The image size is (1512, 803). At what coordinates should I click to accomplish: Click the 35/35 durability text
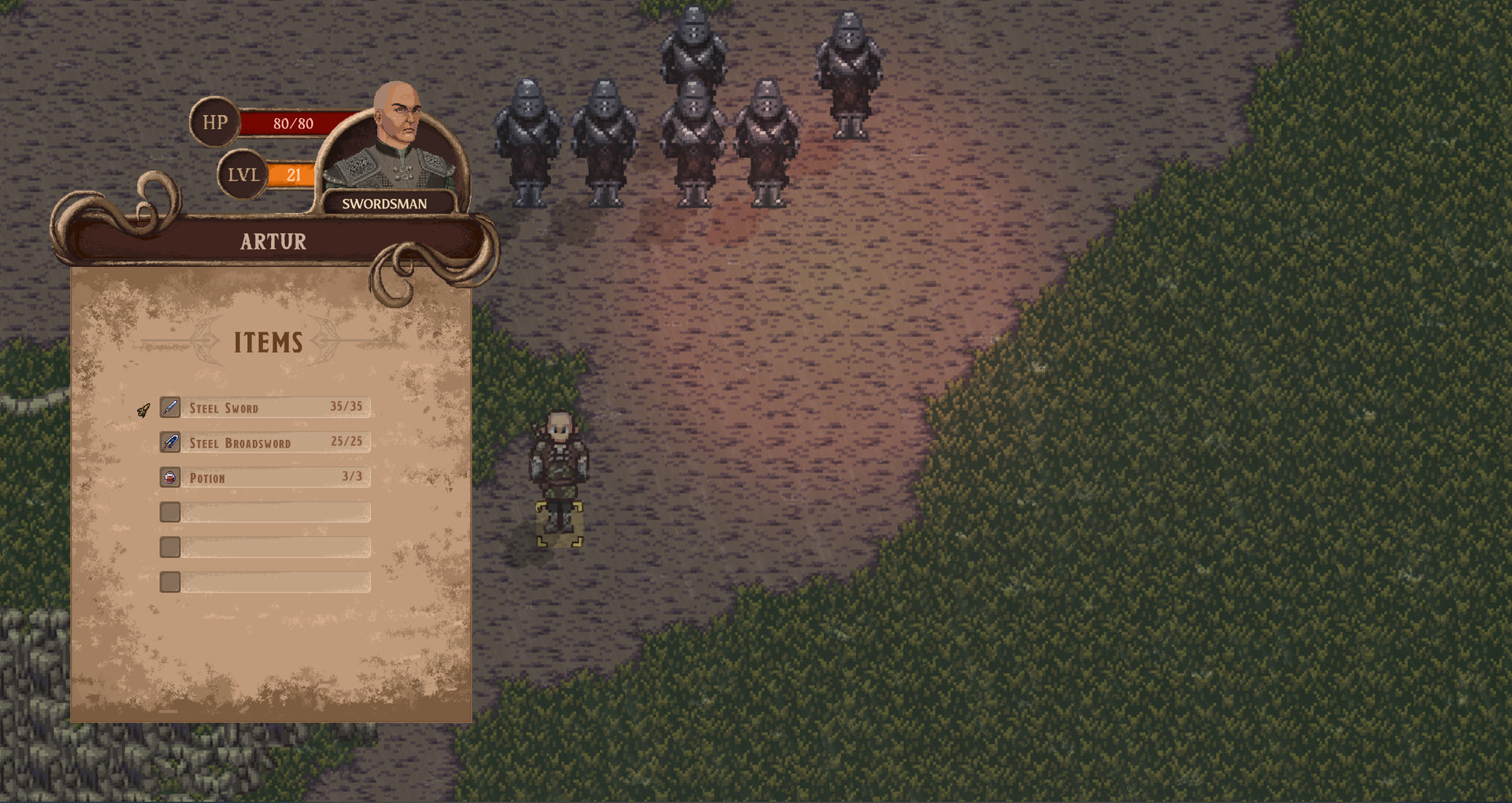pos(346,406)
